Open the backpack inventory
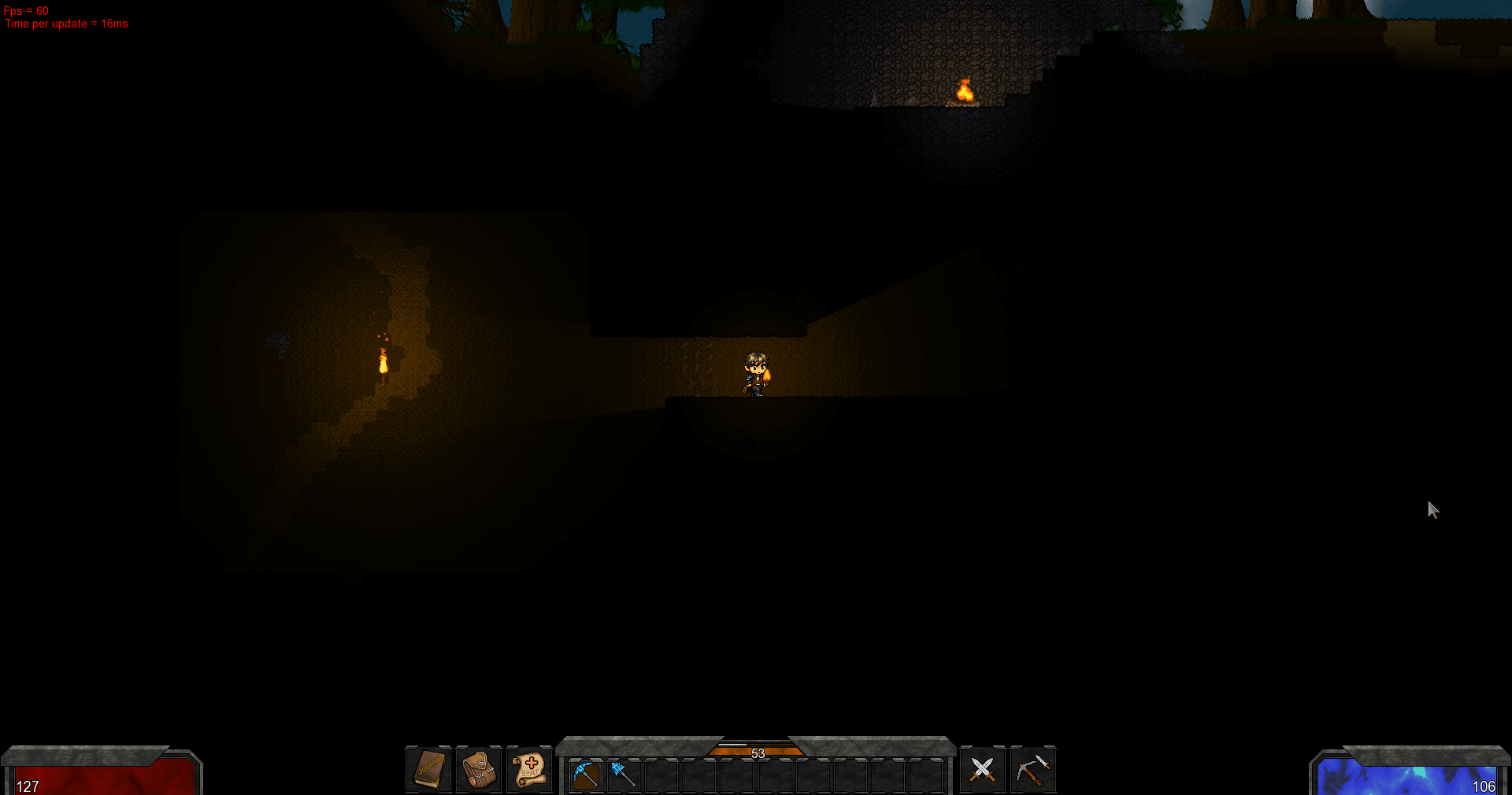This screenshot has width=1512, height=795. click(479, 769)
